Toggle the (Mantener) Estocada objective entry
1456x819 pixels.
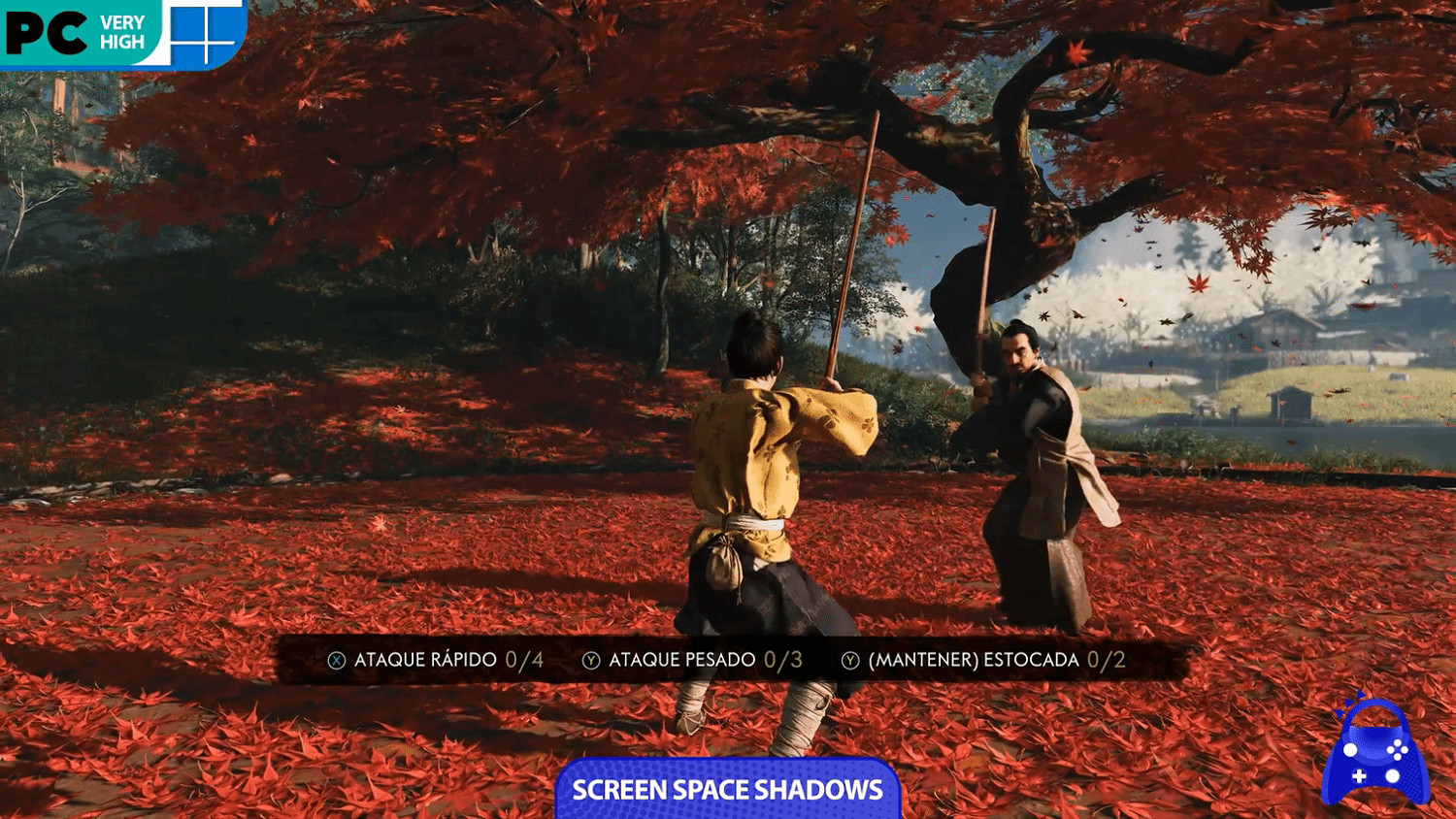click(x=971, y=659)
